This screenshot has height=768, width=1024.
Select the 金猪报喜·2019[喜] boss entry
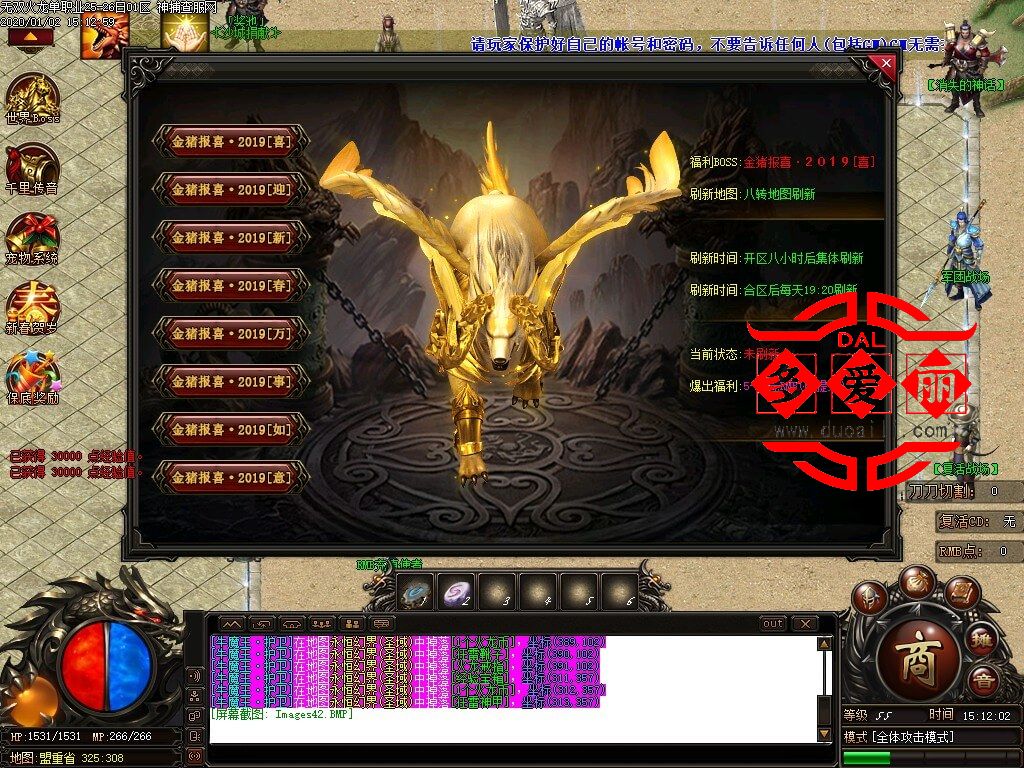coord(231,142)
